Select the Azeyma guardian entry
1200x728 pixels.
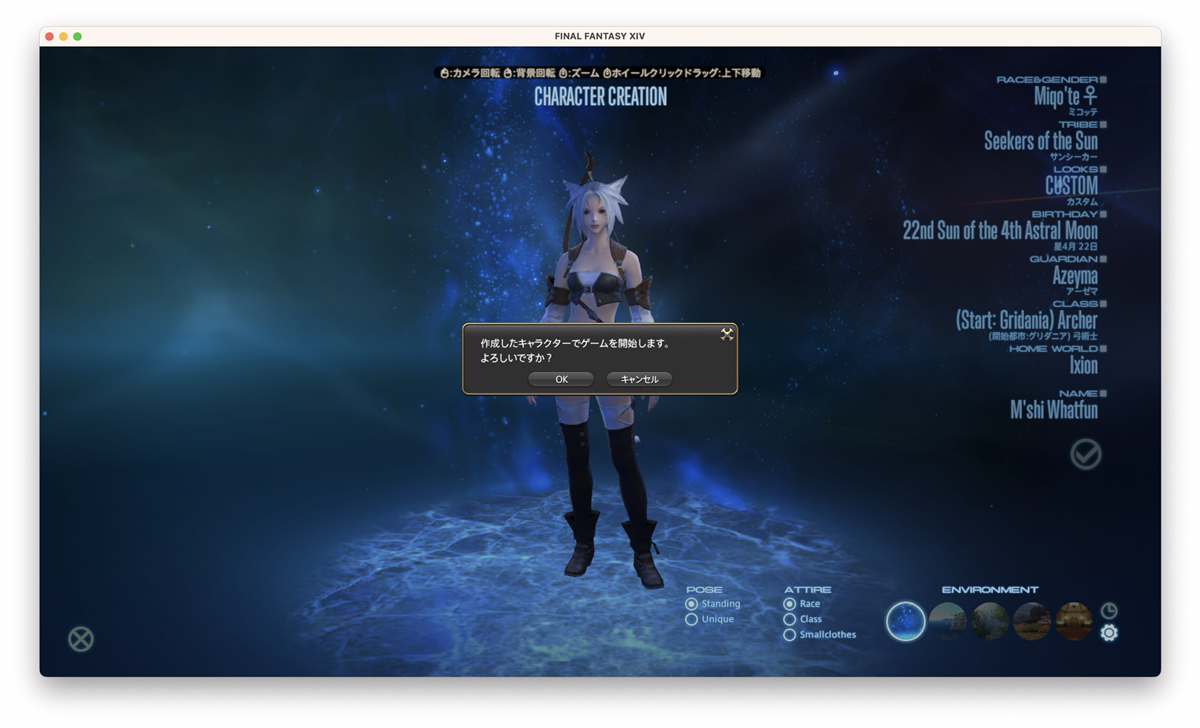[x=1075, y=275]
